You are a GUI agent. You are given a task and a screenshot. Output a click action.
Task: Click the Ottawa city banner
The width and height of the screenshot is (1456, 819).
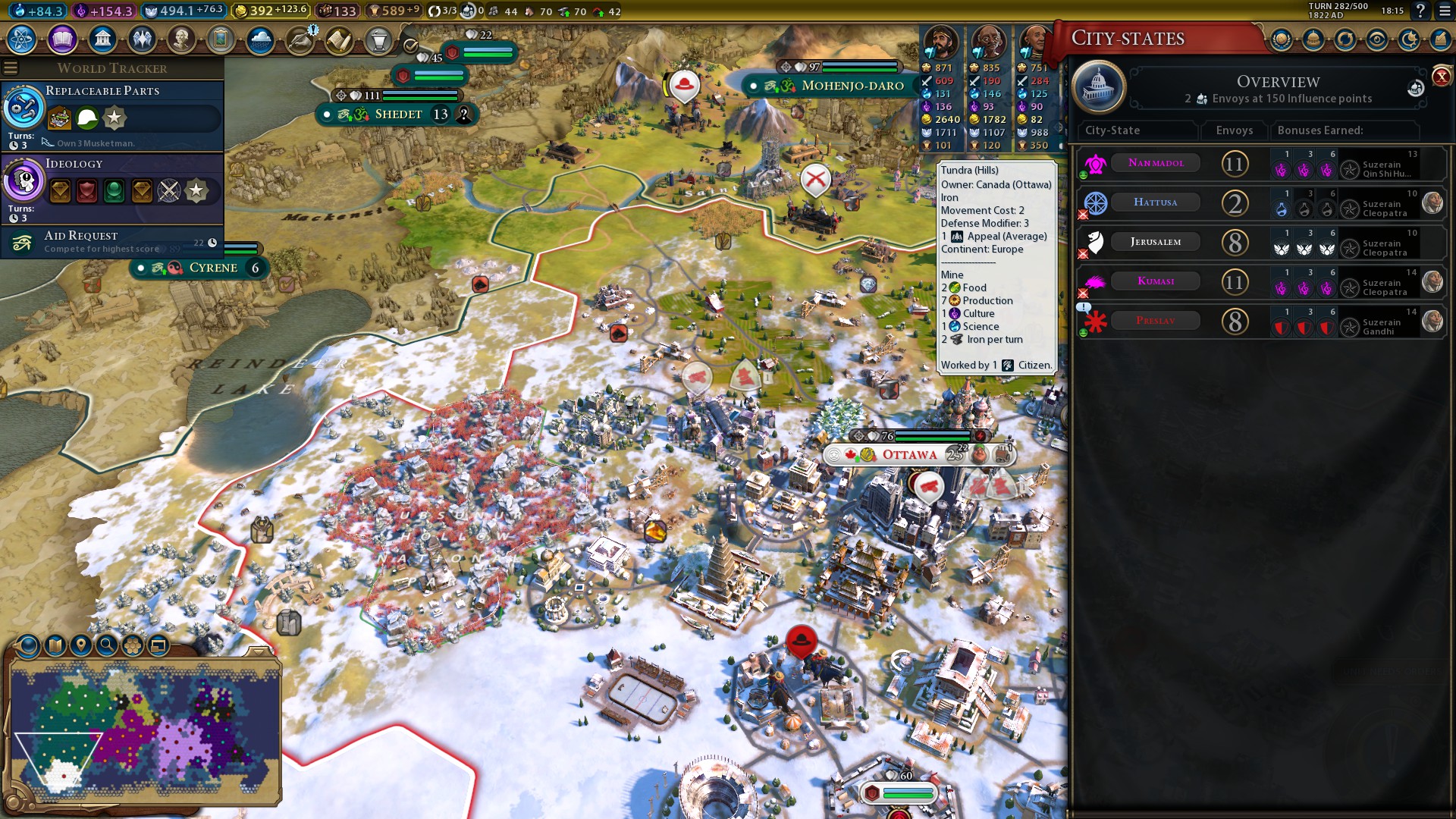[909, 455]
